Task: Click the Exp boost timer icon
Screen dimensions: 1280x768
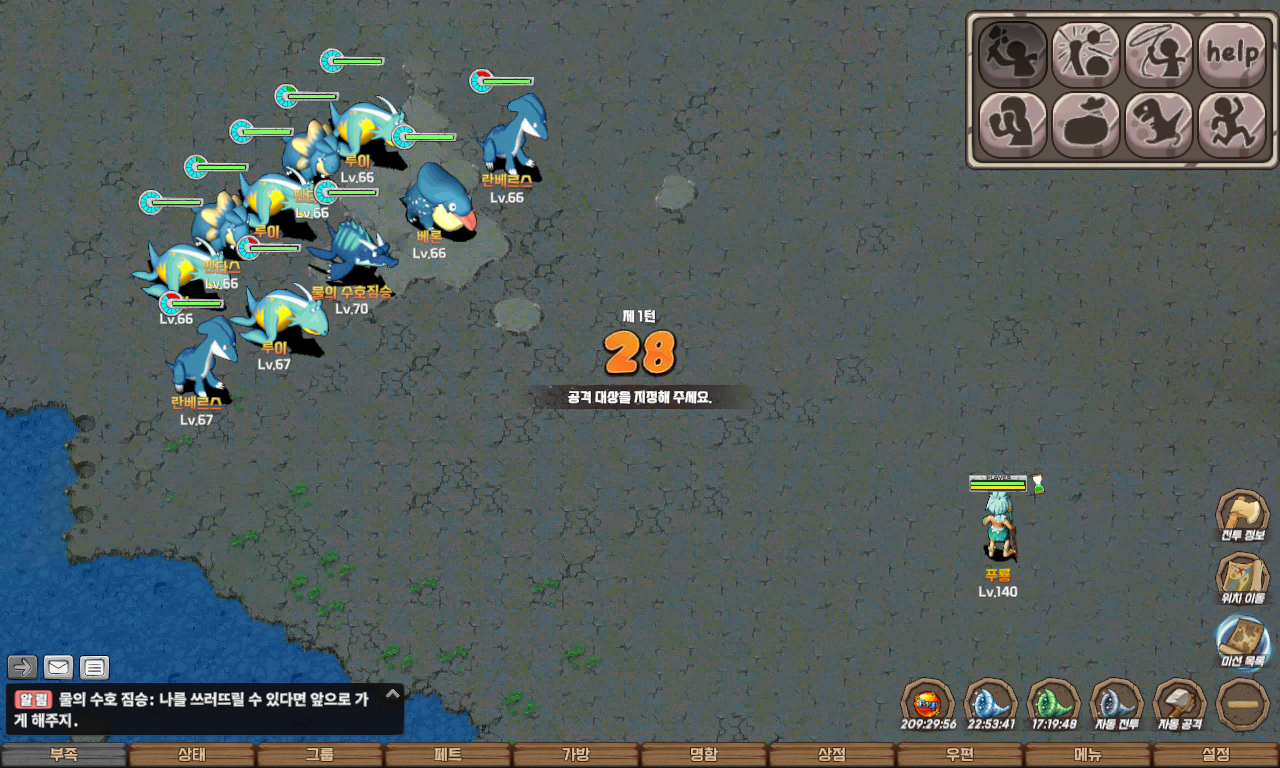Action: pyautogui.click(x=927, y=702)
